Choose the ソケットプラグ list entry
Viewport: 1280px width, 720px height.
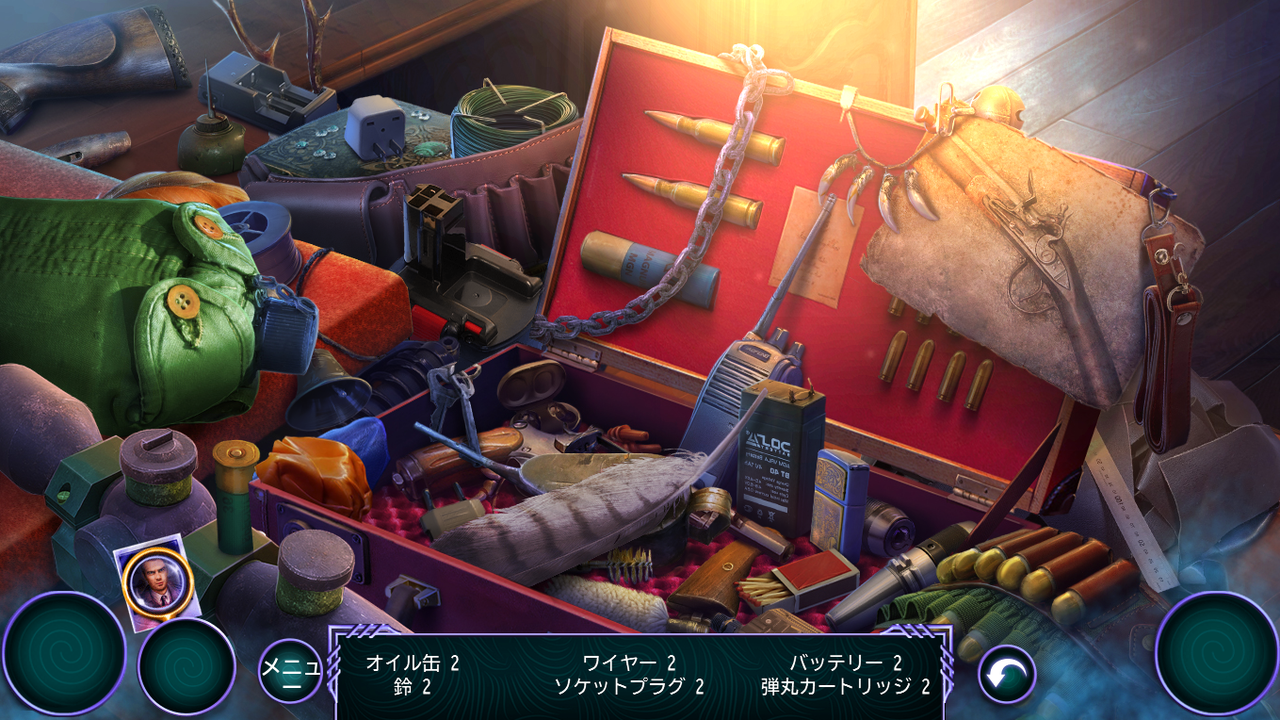point(629,686)
